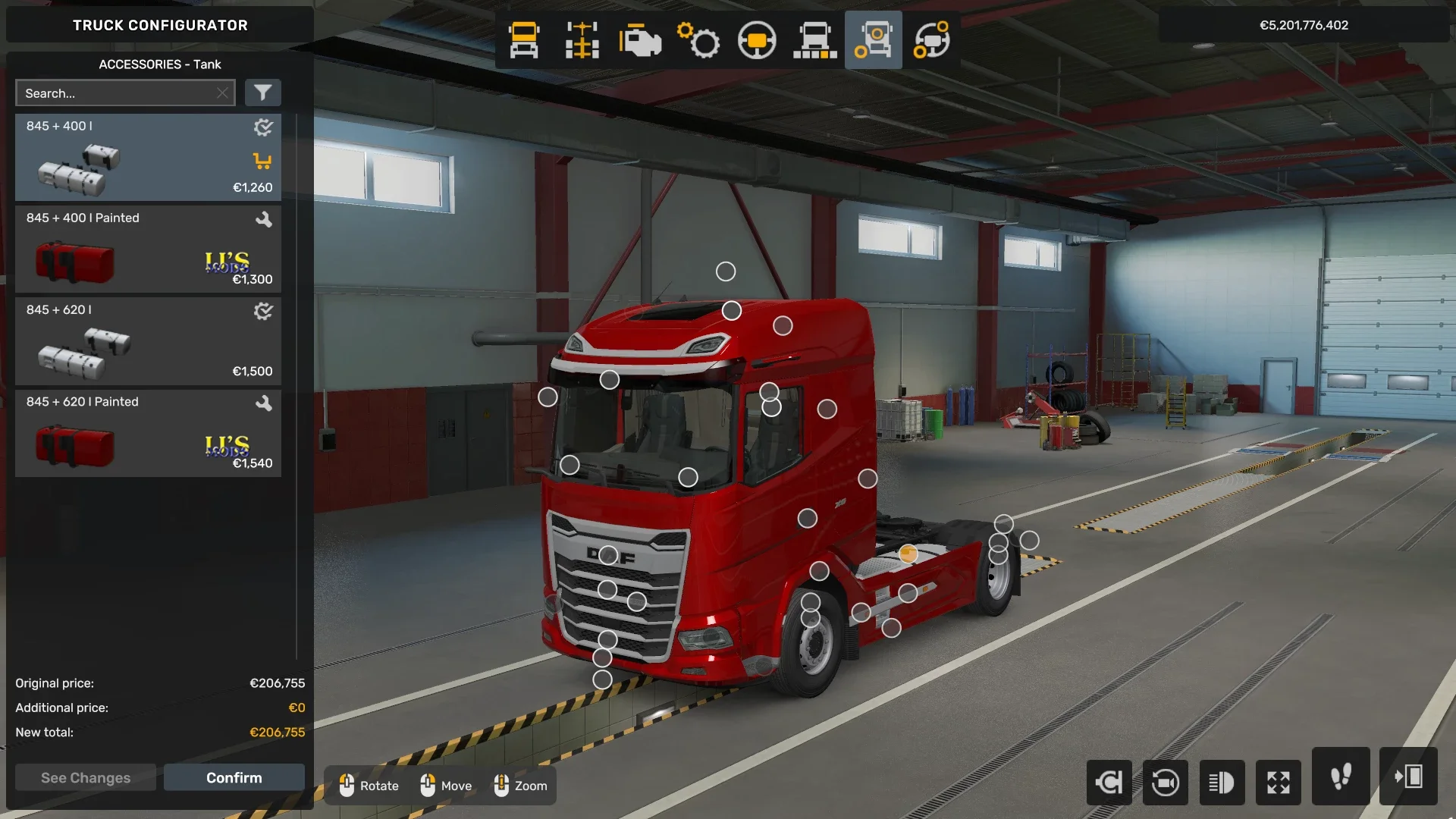The width and height of the screenshot is (1456, 819).
Task: Open the steering wheel accessories tab
Action: tap(931, 40)
